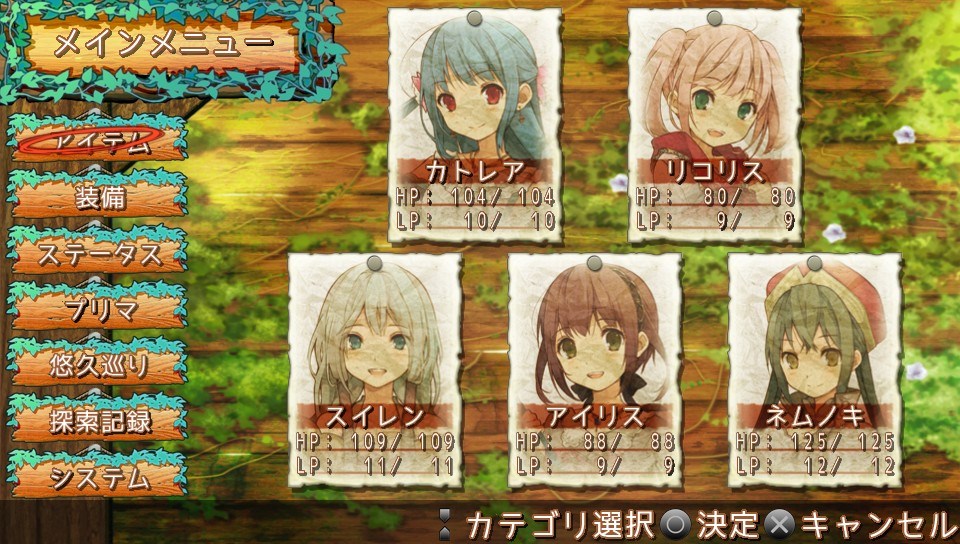The width and height of the screenshot is (960, 544).
Task: Open the ステータス screen
Action: 99,253
